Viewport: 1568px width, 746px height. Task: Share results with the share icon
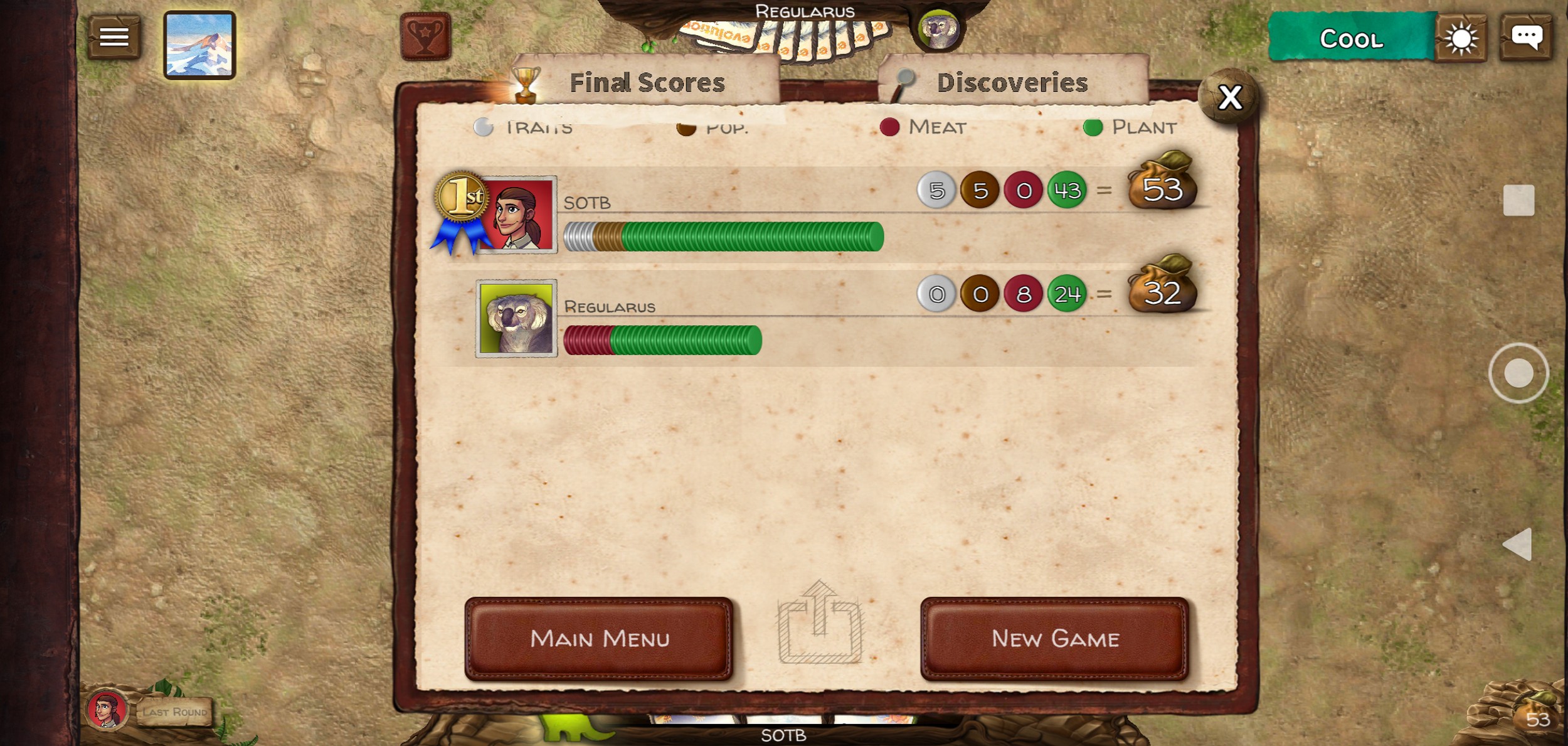[x=820, y=624]
